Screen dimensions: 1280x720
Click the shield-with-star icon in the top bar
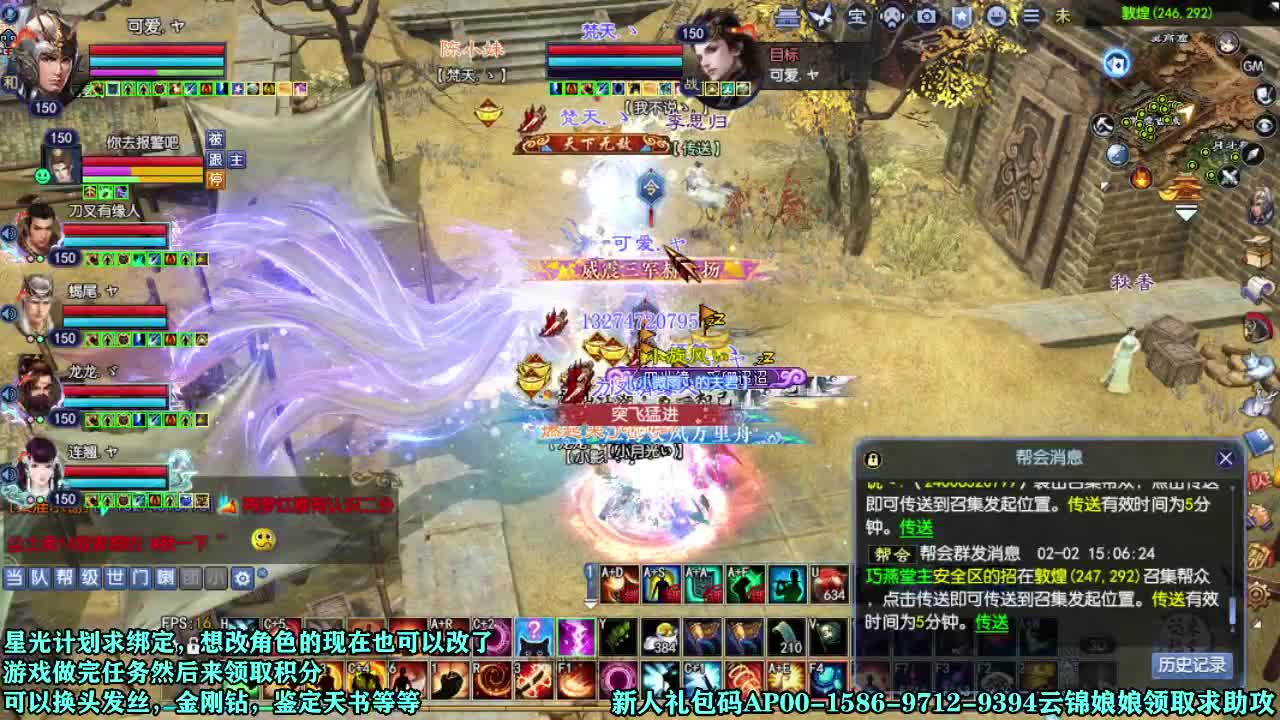tap(962, 17)
